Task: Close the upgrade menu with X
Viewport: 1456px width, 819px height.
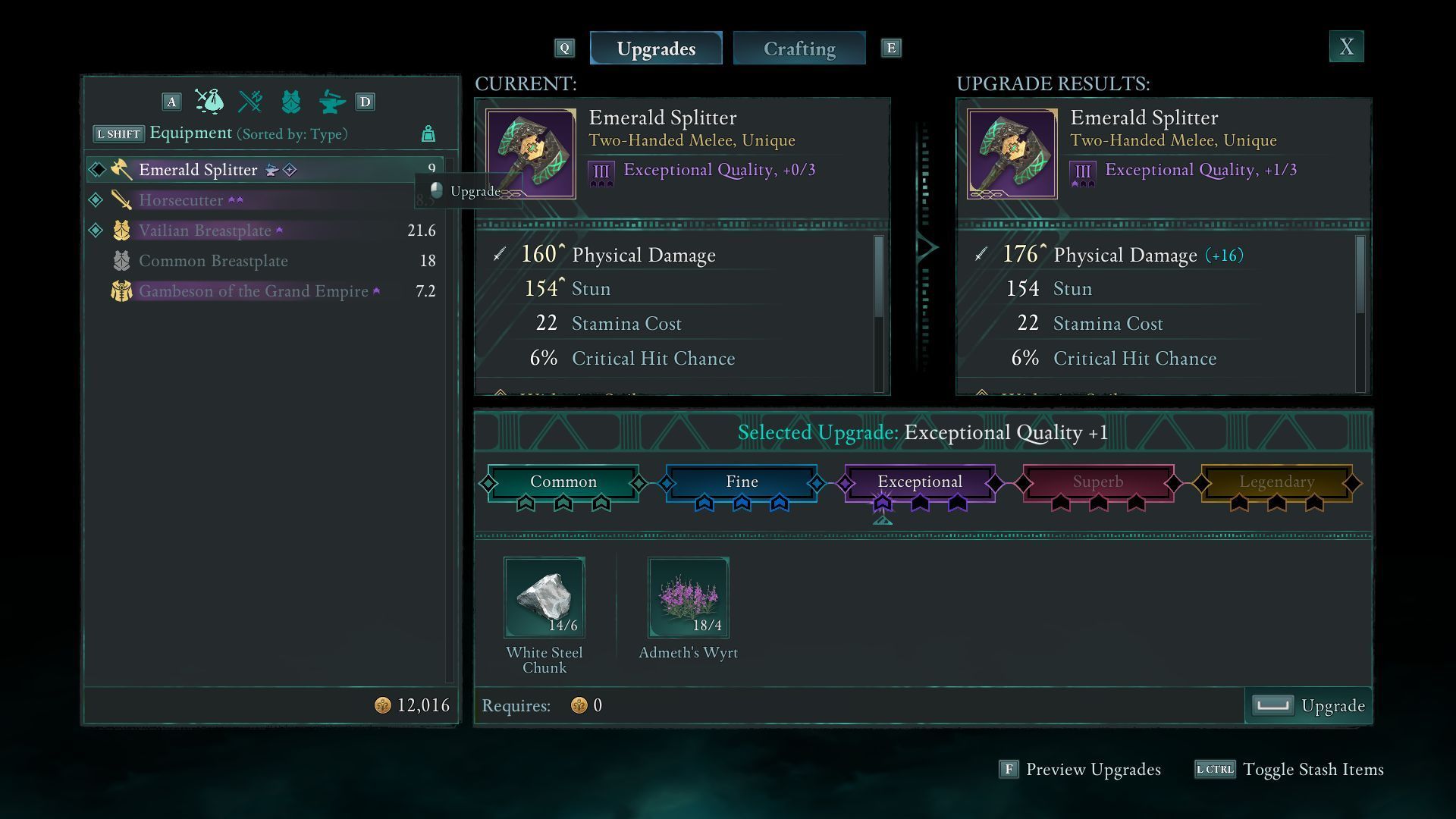Action: (x=1346, y=47)
